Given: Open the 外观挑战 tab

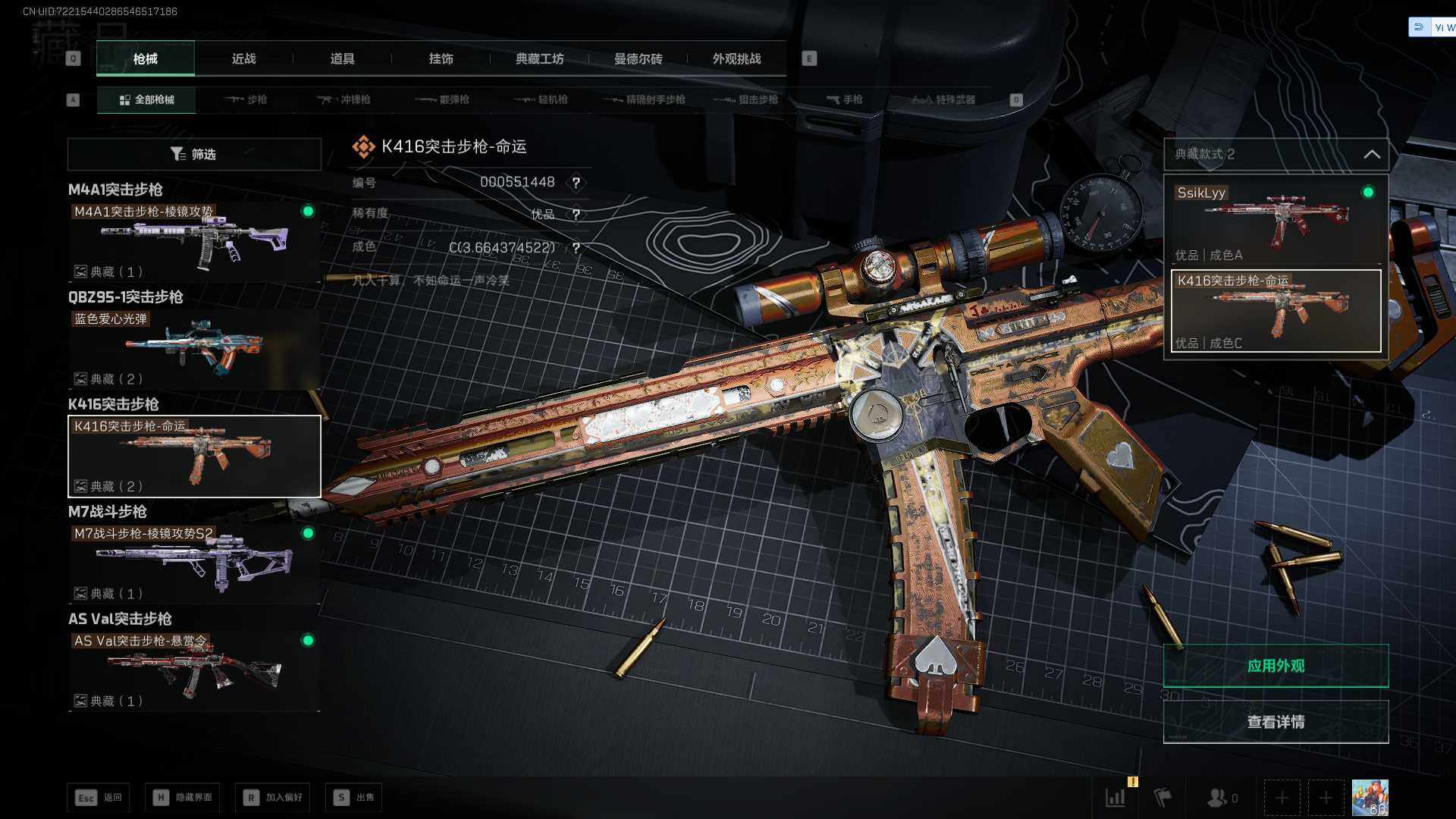Looking at the screenshot, I should point(736,58).
